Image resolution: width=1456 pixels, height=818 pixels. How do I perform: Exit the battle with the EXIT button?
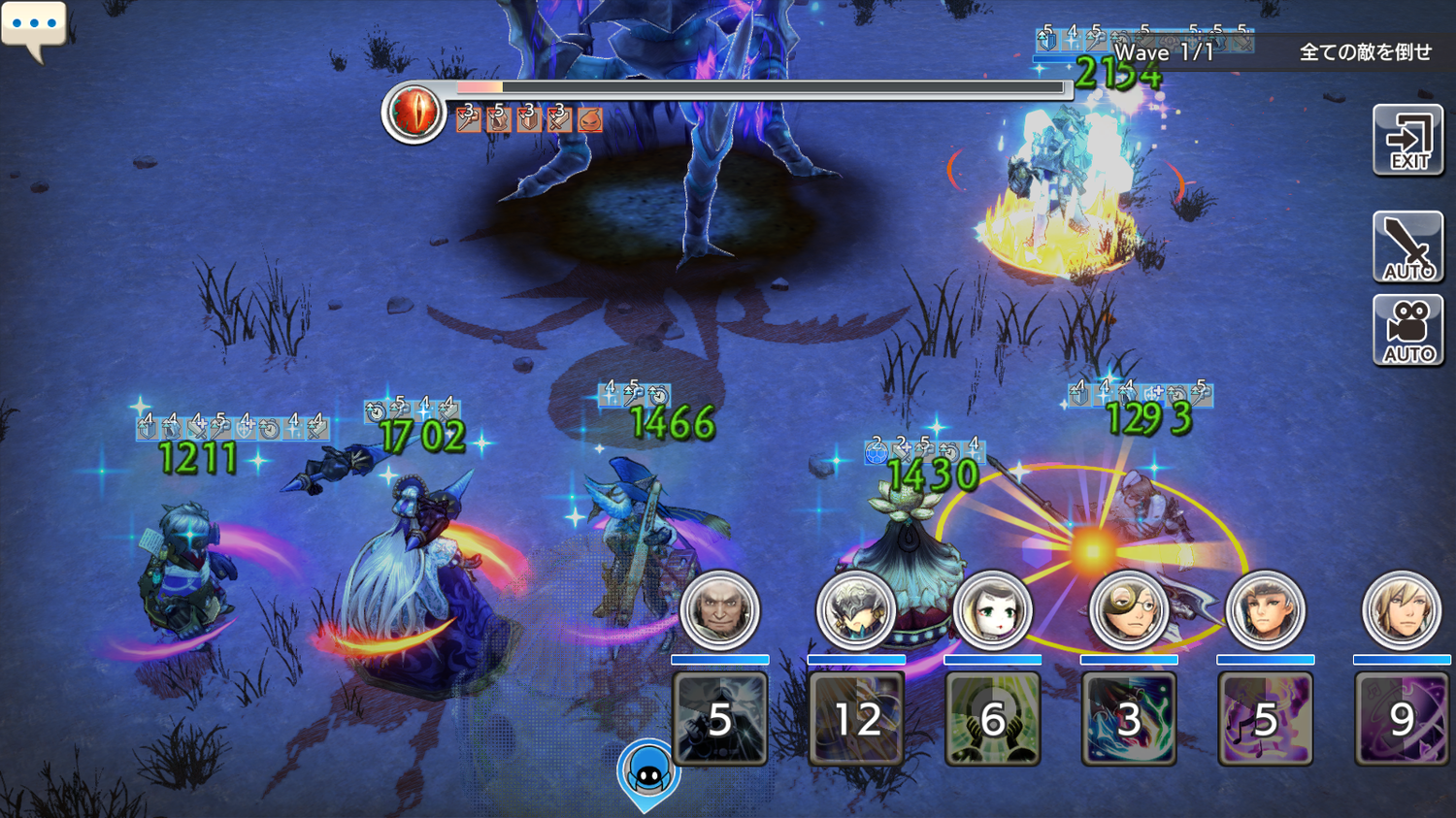1407,141
